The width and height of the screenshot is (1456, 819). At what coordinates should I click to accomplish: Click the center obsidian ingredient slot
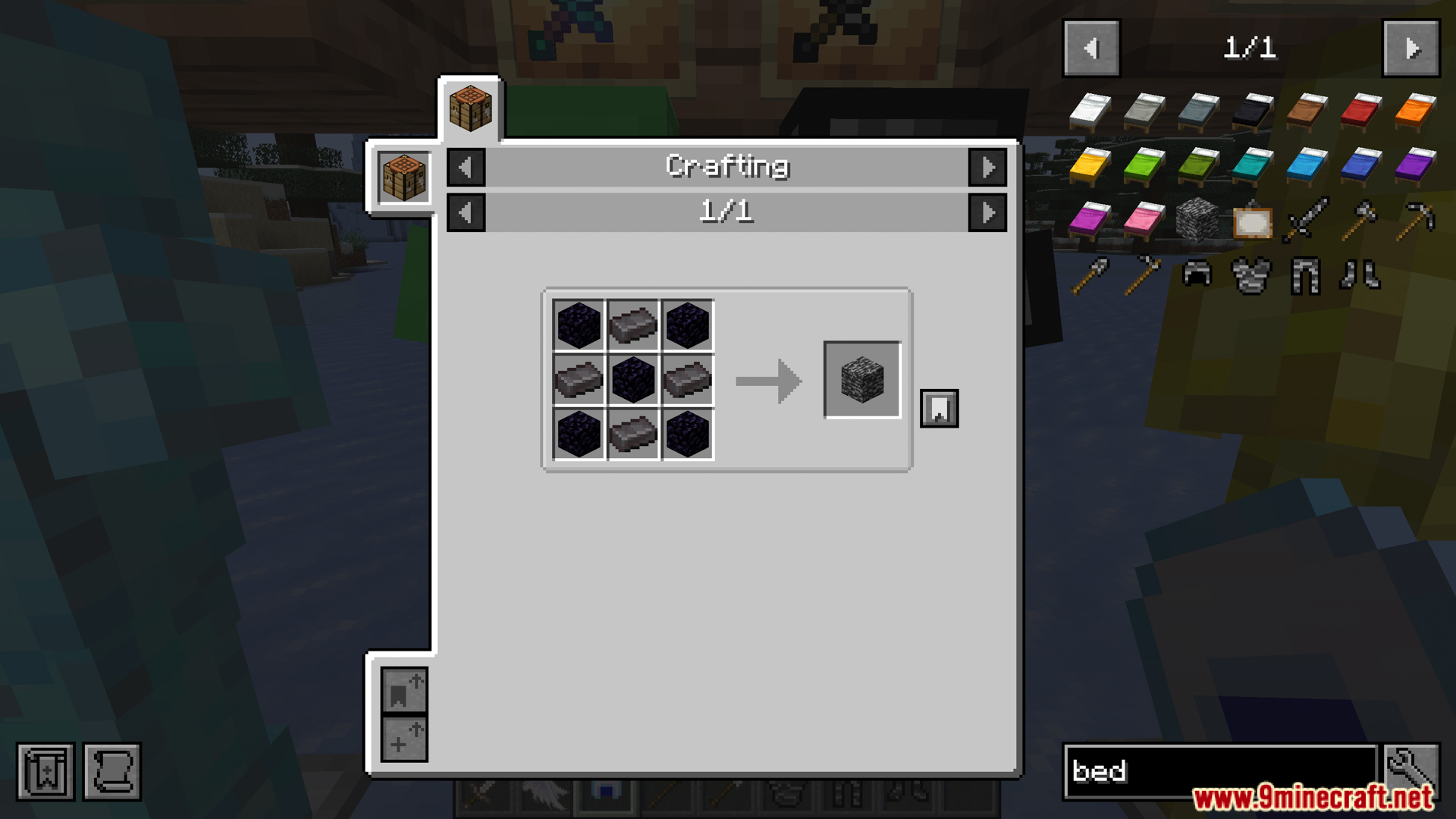point(633,379)
